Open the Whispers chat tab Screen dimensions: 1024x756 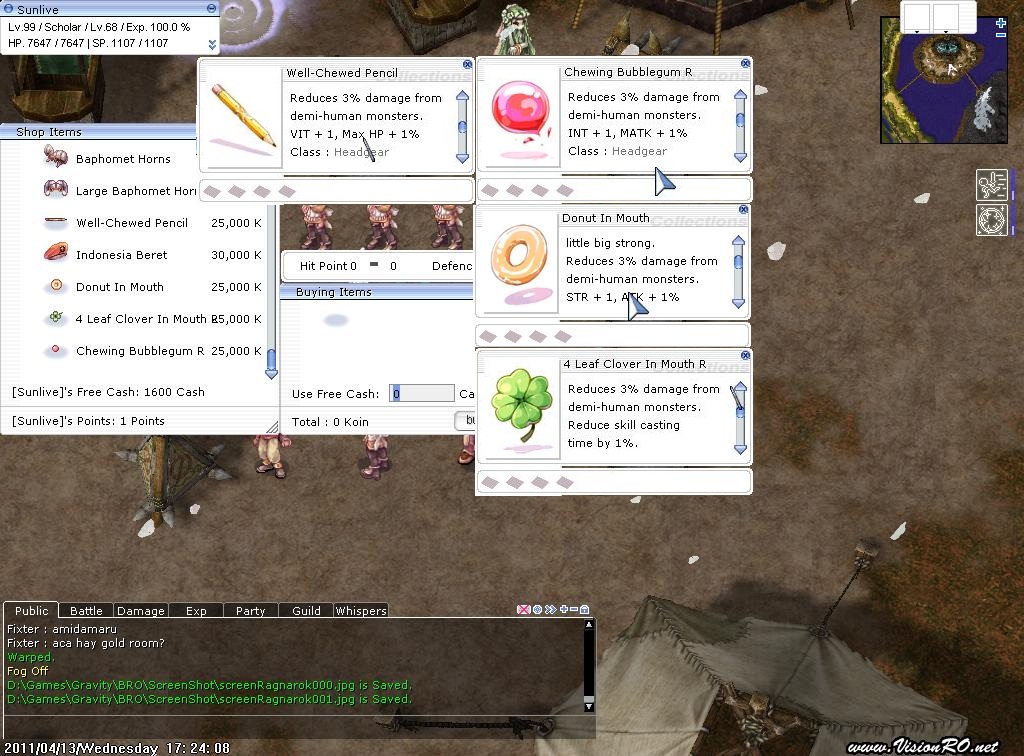click(x=360, y=611)
